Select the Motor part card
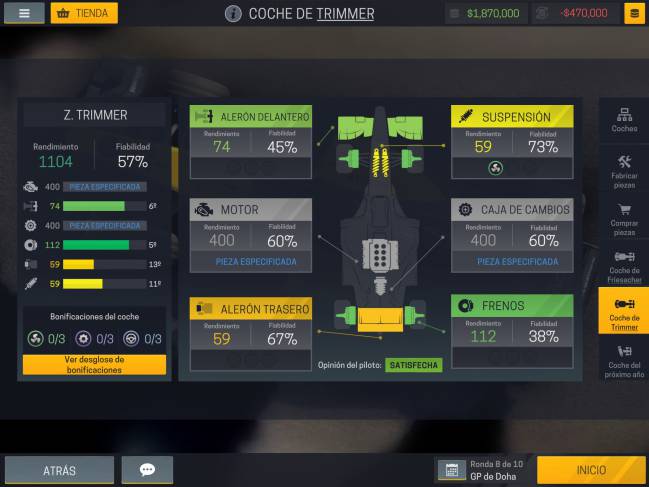This screenshot has width=649, height=487. 250,235
